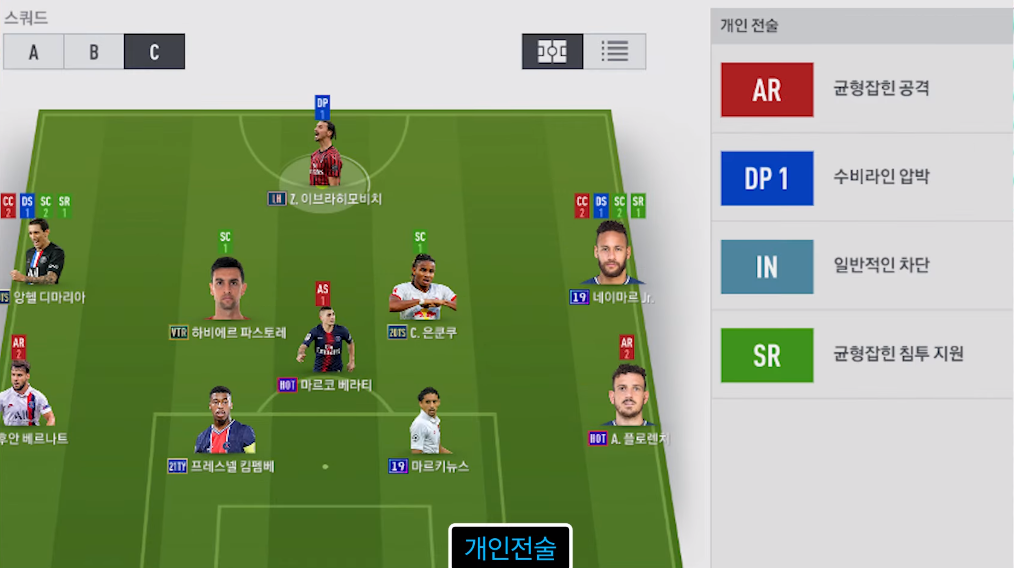Switch to squad B tab

(x=94, y=52)
